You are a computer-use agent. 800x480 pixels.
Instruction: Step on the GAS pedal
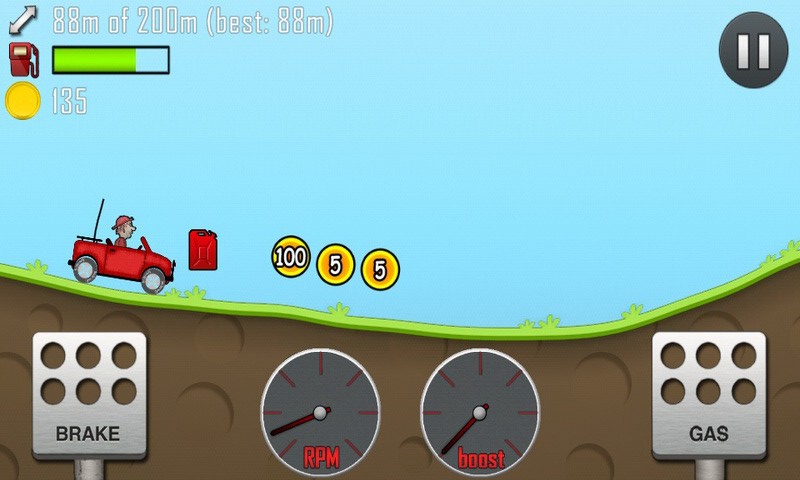pyautogui.click(x=708, y=394)
